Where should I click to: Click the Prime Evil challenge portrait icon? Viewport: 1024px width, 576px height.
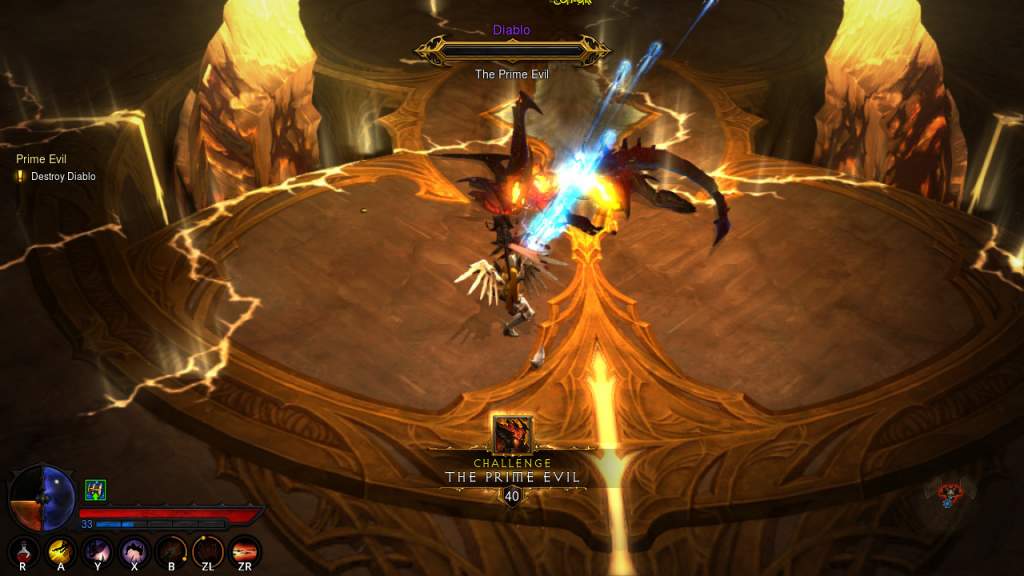point(512,435)
